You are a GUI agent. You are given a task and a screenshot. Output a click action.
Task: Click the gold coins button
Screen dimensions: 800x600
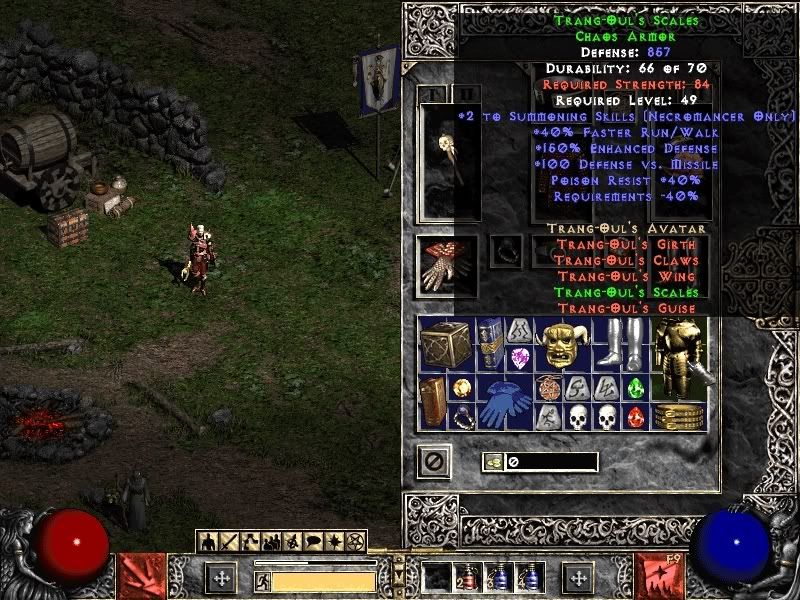pos(493,462)
